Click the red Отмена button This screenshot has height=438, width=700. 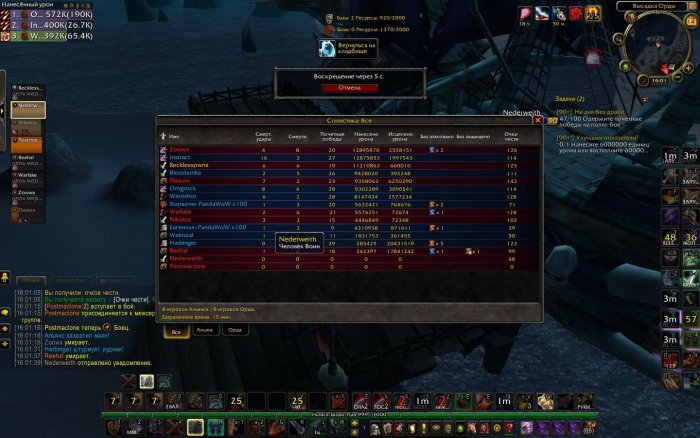(342, 87)
